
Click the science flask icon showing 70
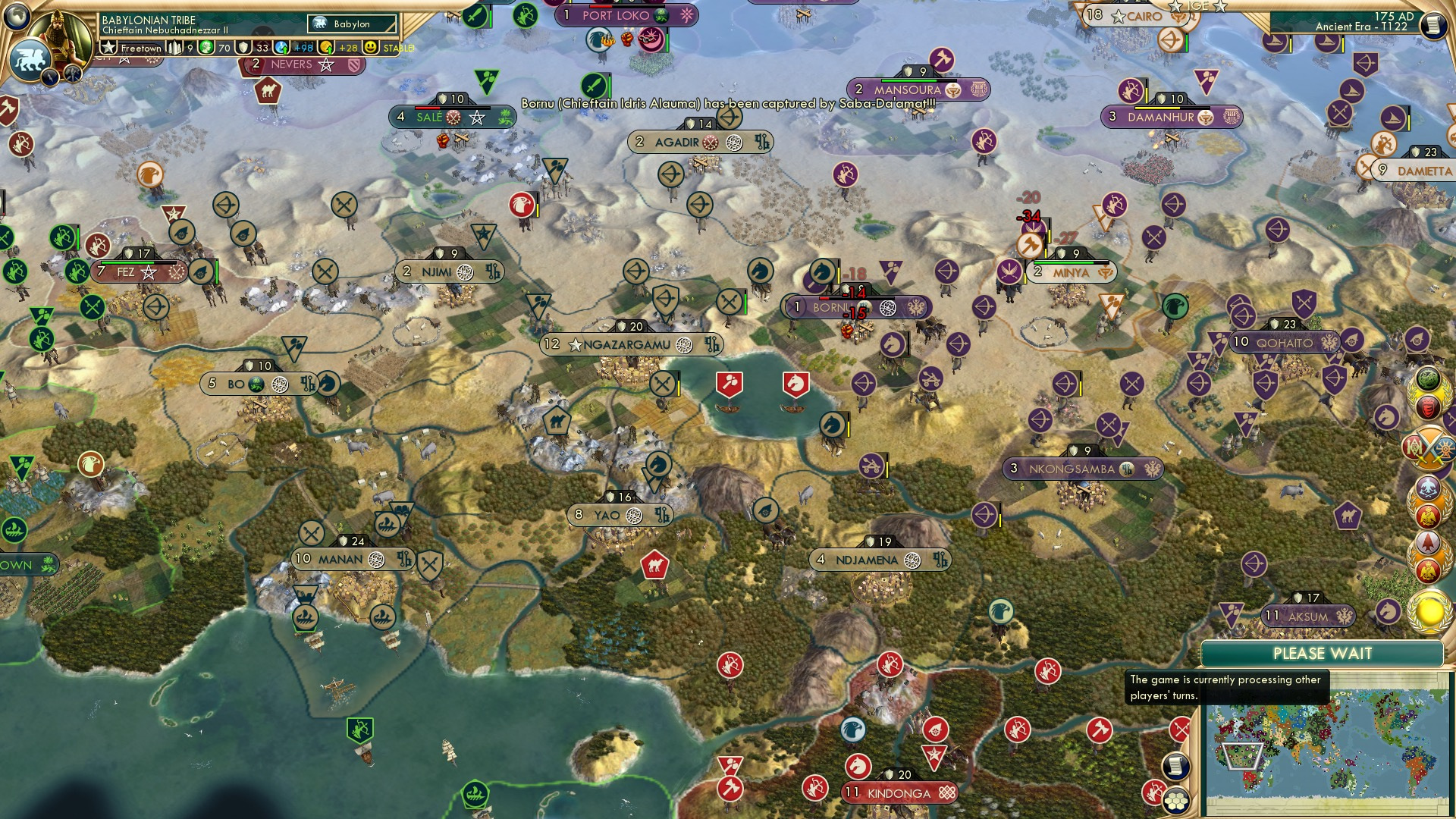[x=206, y=47]
